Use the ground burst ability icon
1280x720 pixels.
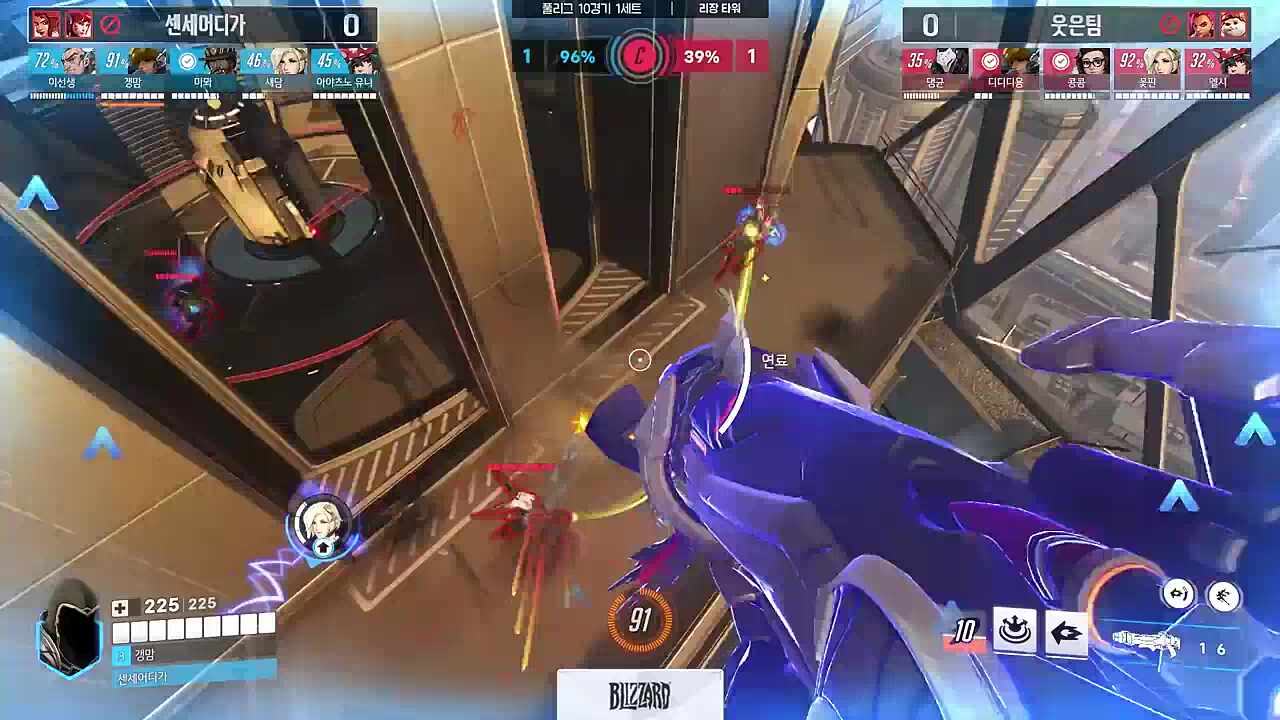[x=1014, y=631]
